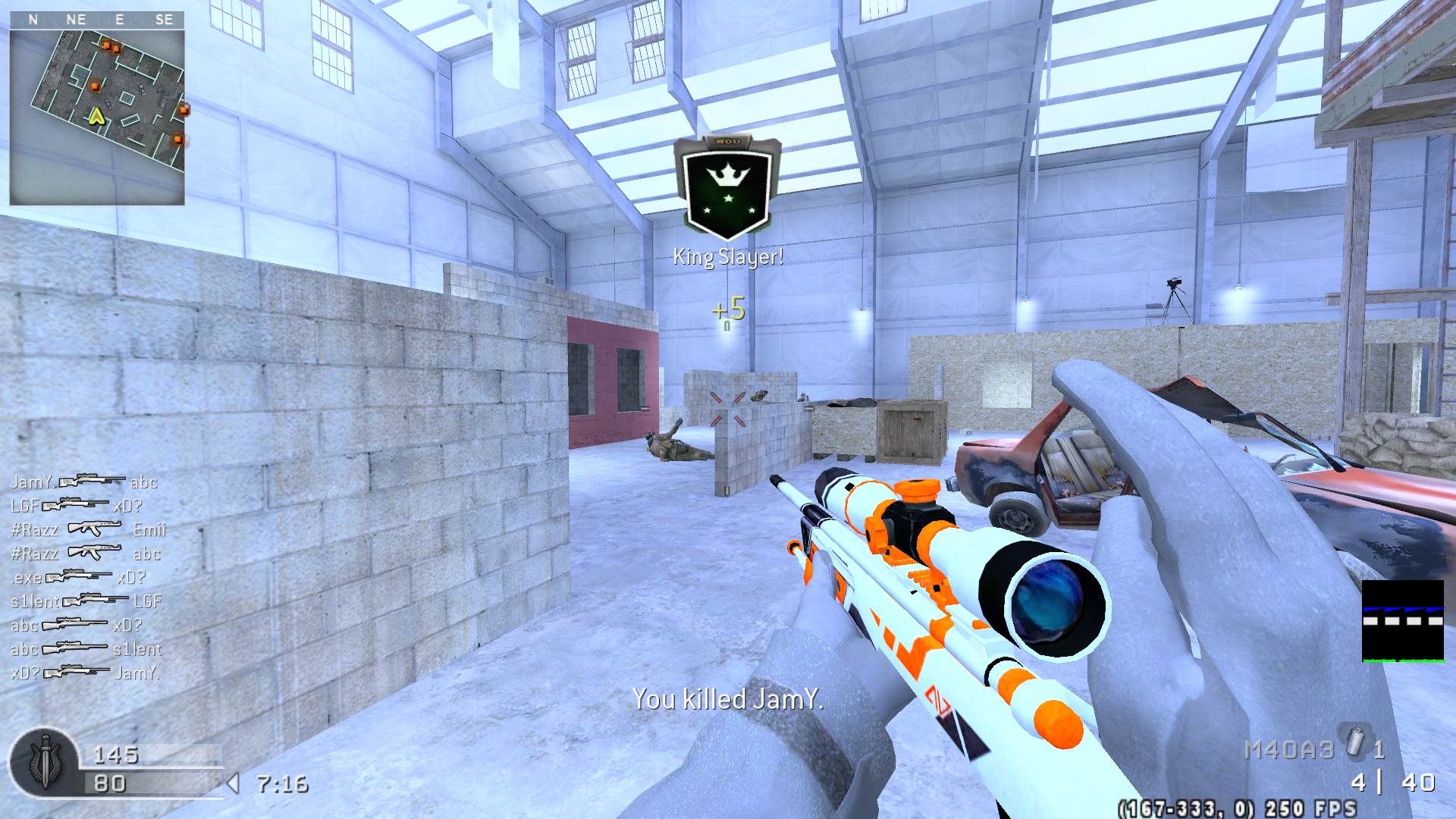Click the lagometer network graph

point(1402,621)
